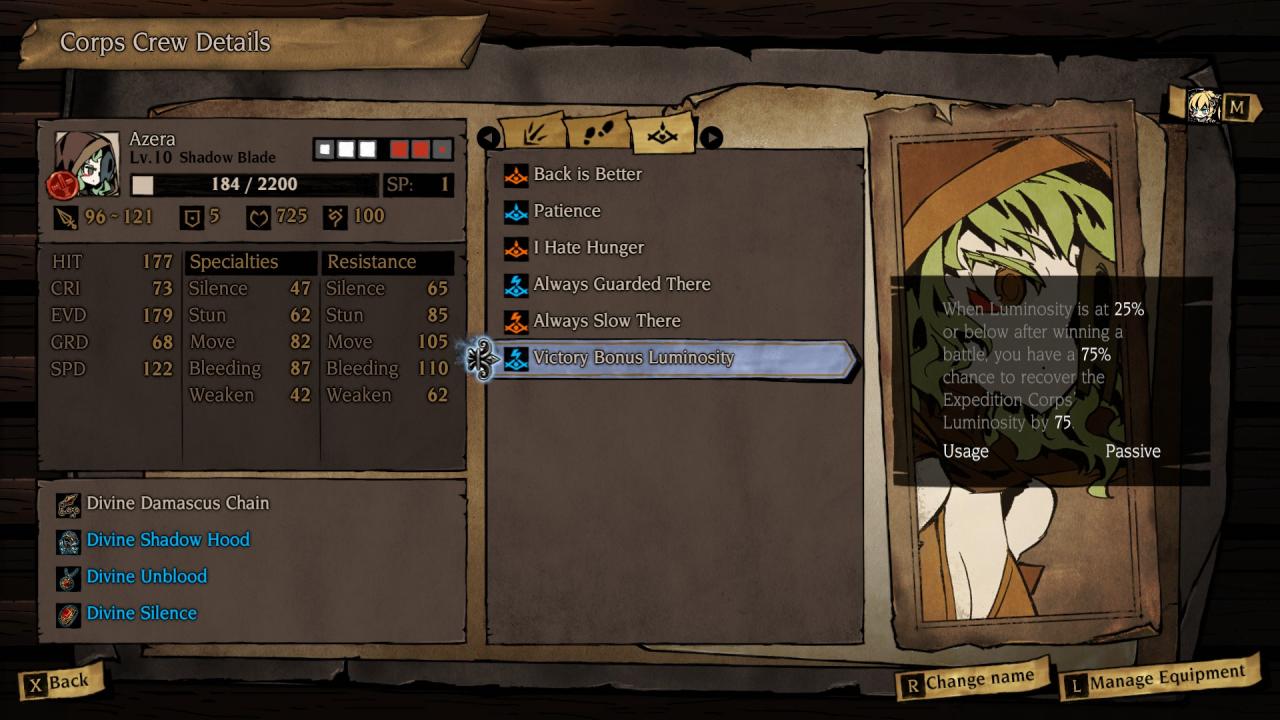Open the Change name option
The image size is (1280, 720).
pyautogui.click(x=968, y=681)
